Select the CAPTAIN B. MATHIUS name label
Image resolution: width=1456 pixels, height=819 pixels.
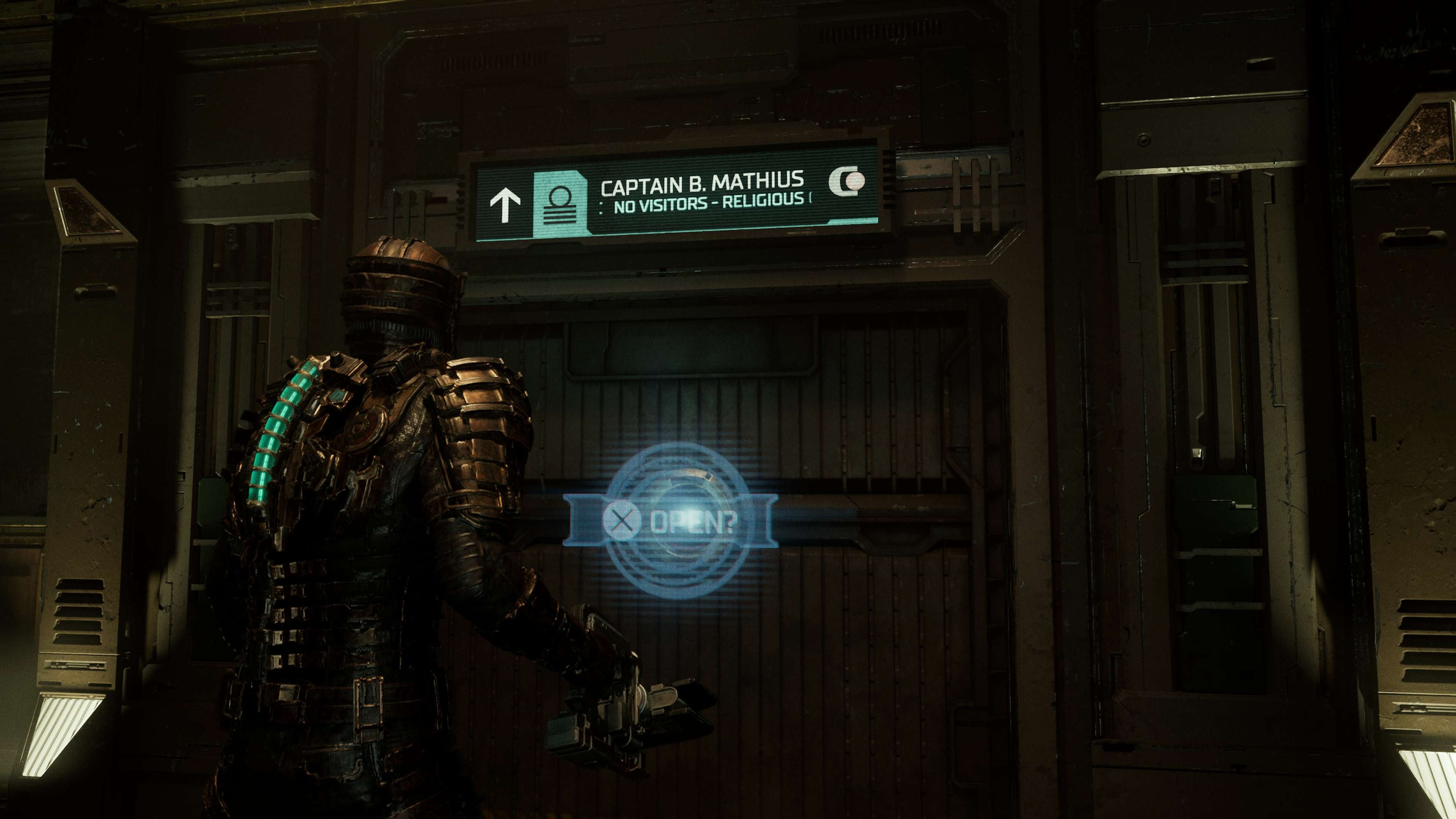[703, 185]
